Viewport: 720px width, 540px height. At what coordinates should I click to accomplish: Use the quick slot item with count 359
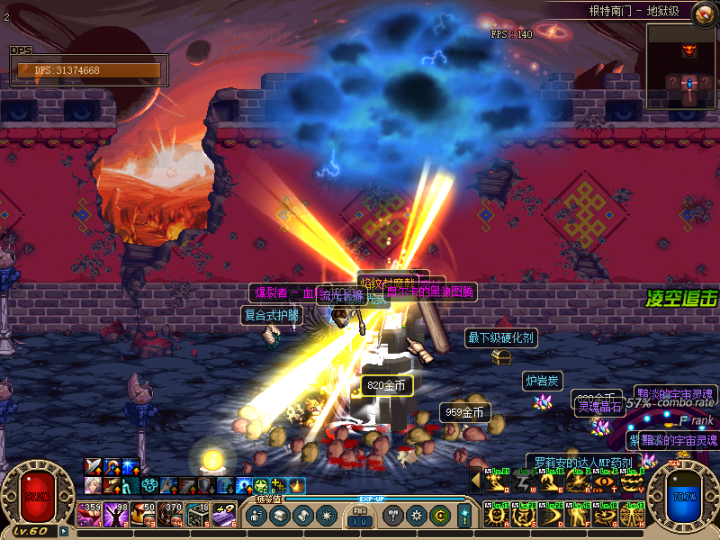(90, 514)
